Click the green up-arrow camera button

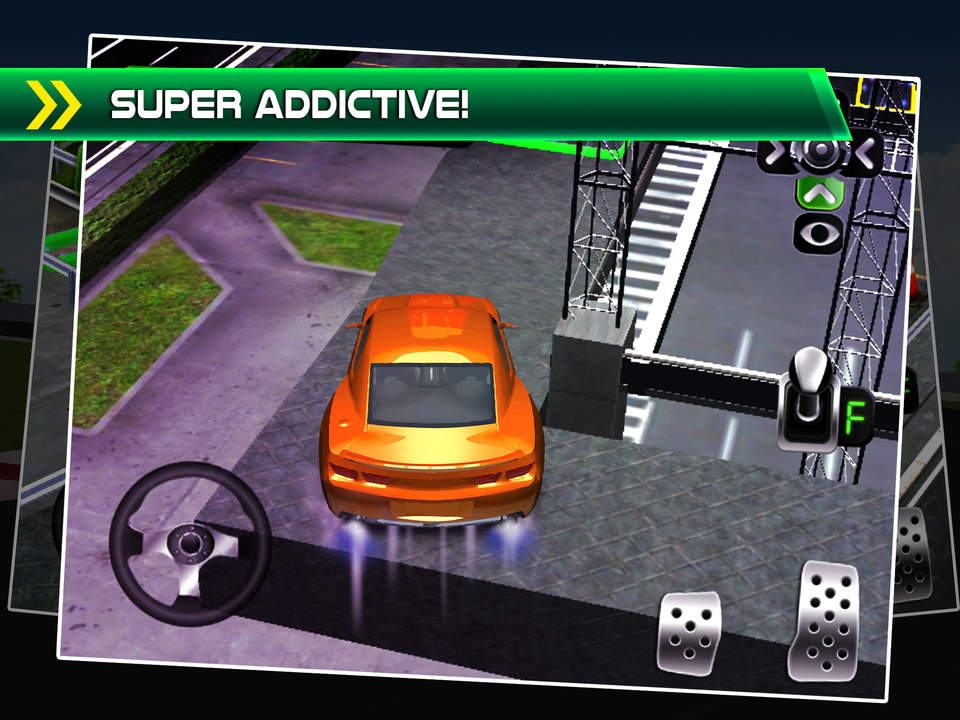pyautogui.click(x=820, y=192)
